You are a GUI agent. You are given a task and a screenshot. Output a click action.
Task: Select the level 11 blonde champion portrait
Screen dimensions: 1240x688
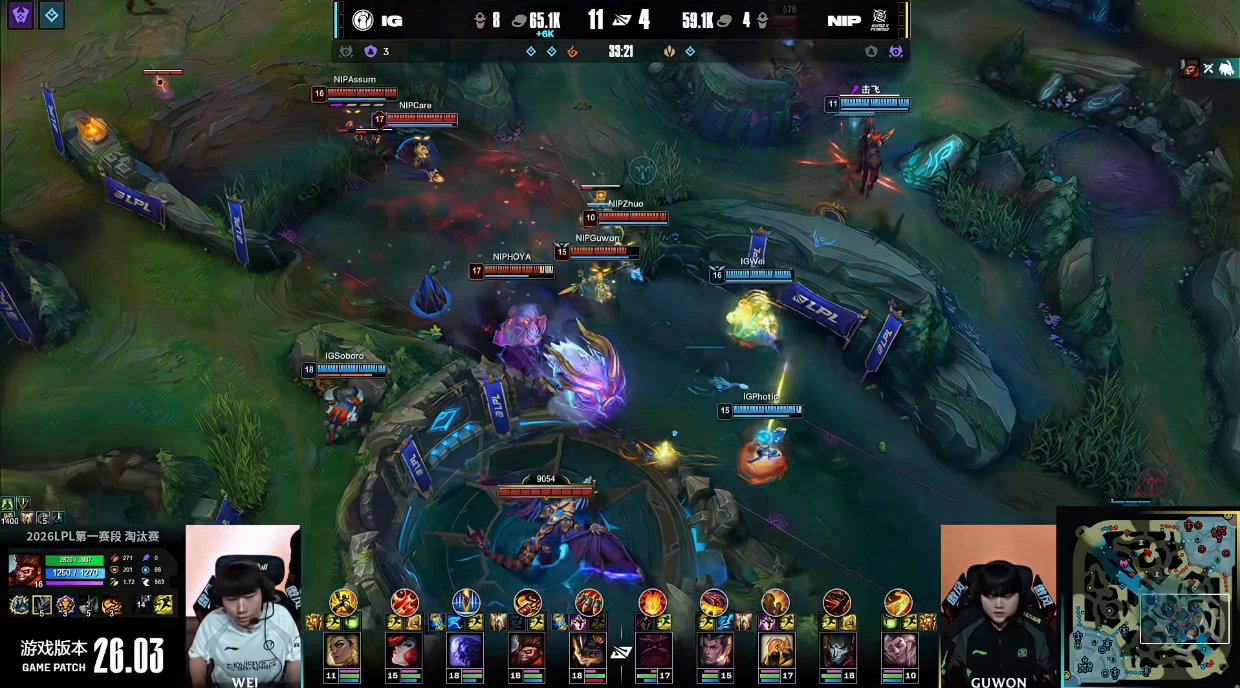[x=343, y=651]
